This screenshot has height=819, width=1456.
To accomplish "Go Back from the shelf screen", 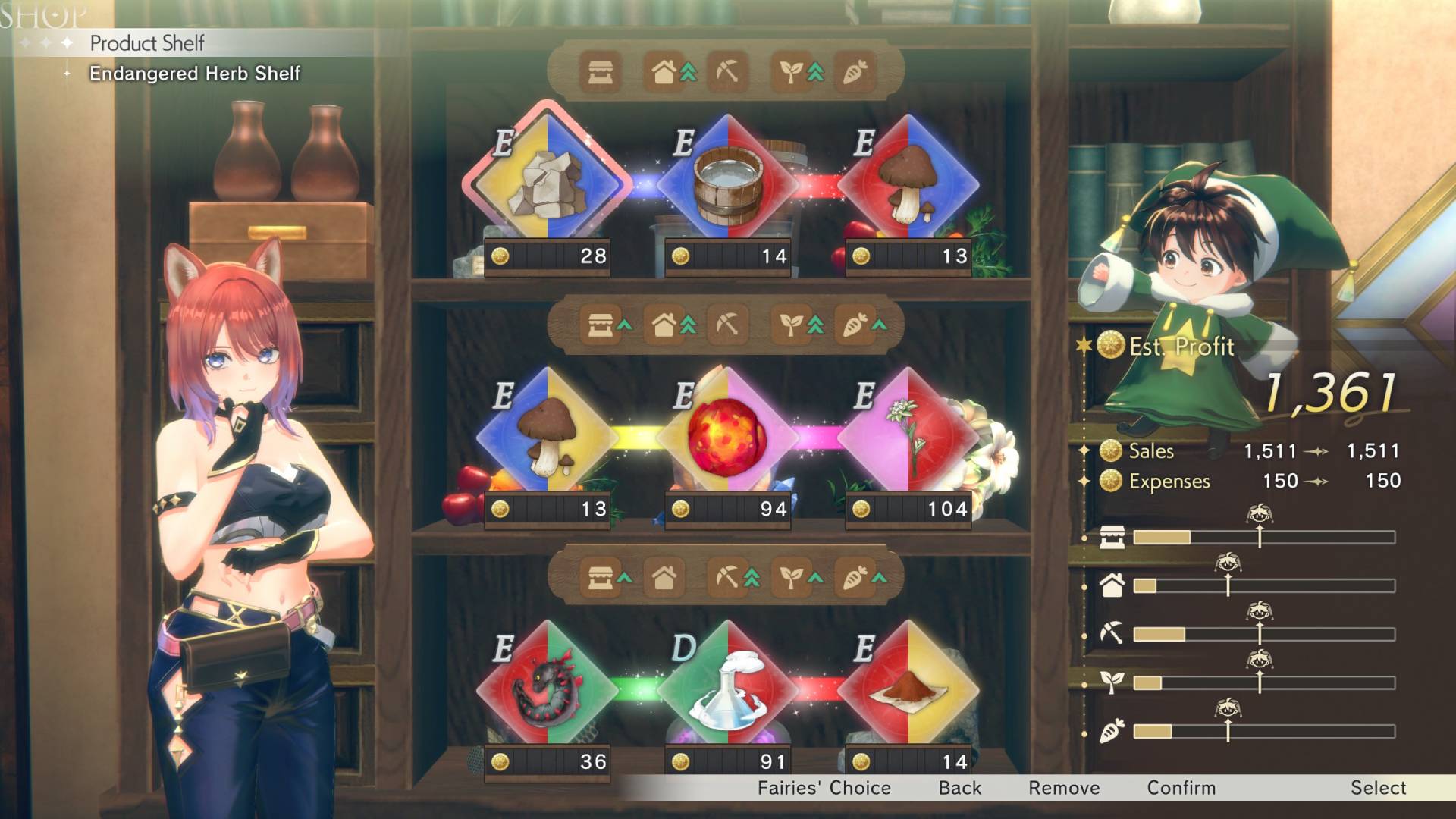I will point(959,788).
